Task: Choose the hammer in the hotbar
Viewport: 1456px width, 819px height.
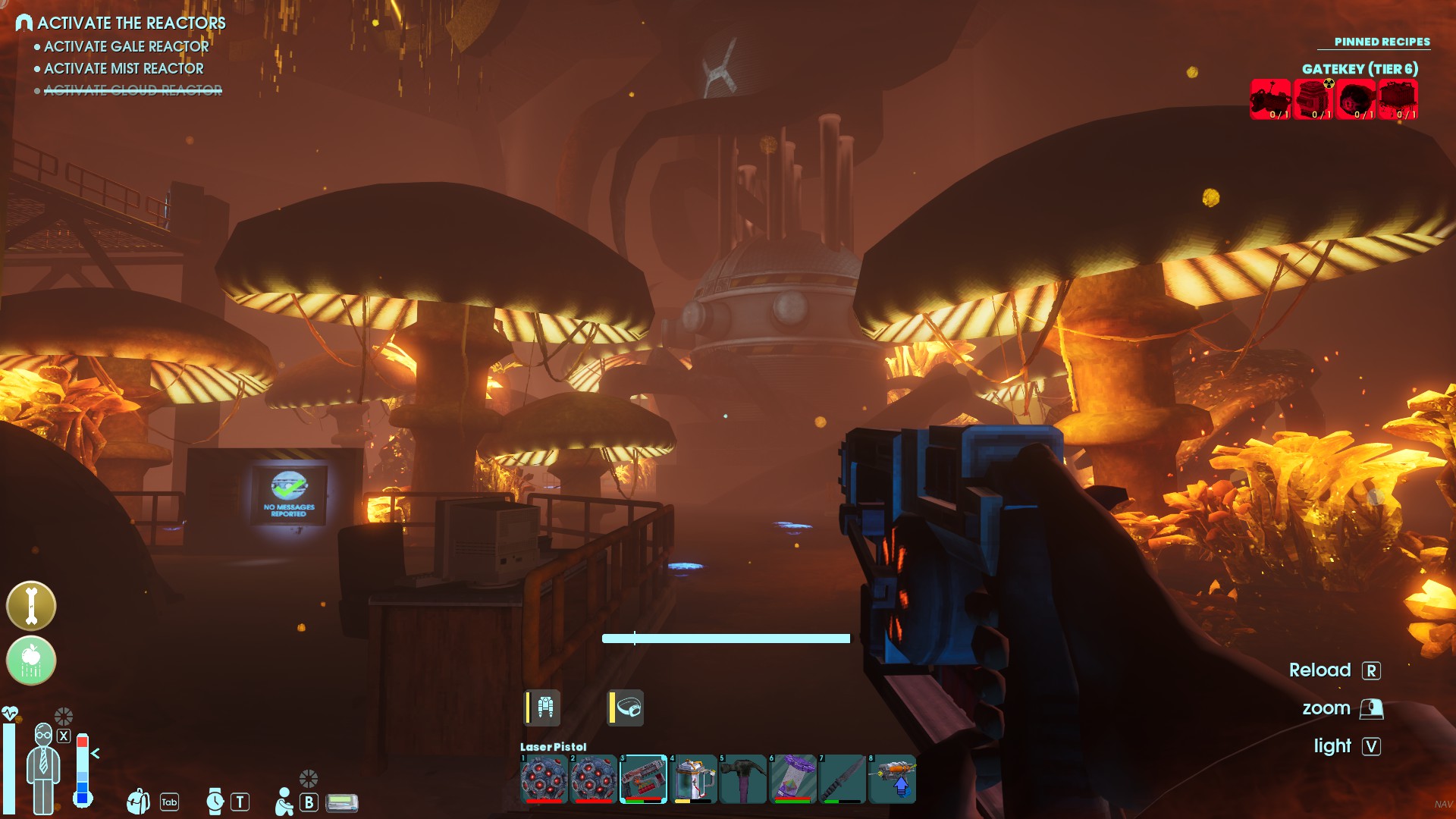Action: [x=743, y=779]
